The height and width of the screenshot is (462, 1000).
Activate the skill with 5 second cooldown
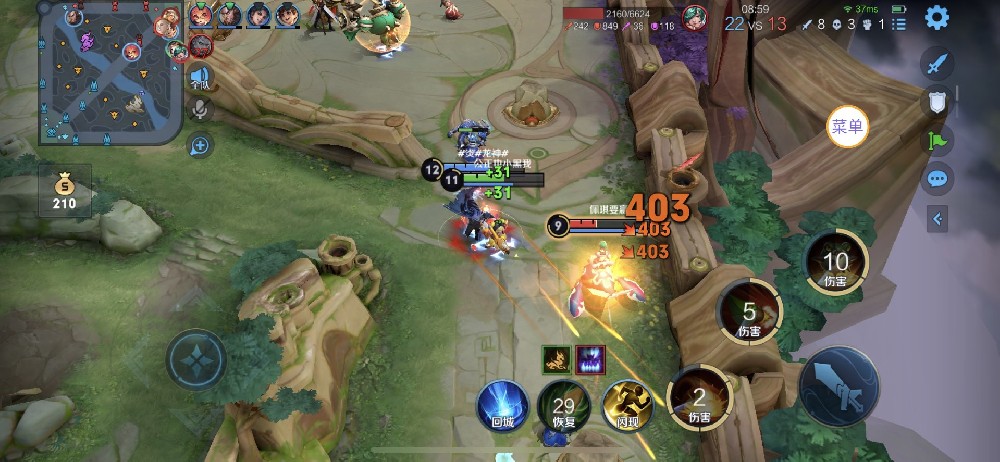coord(749,313)
